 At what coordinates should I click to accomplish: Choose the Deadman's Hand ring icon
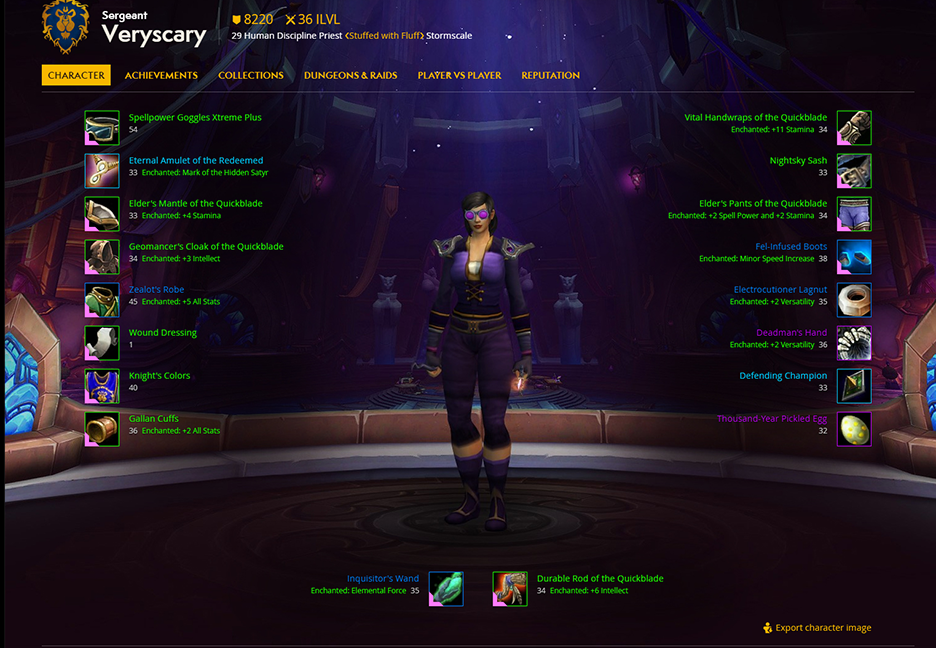tap(854, 343)
